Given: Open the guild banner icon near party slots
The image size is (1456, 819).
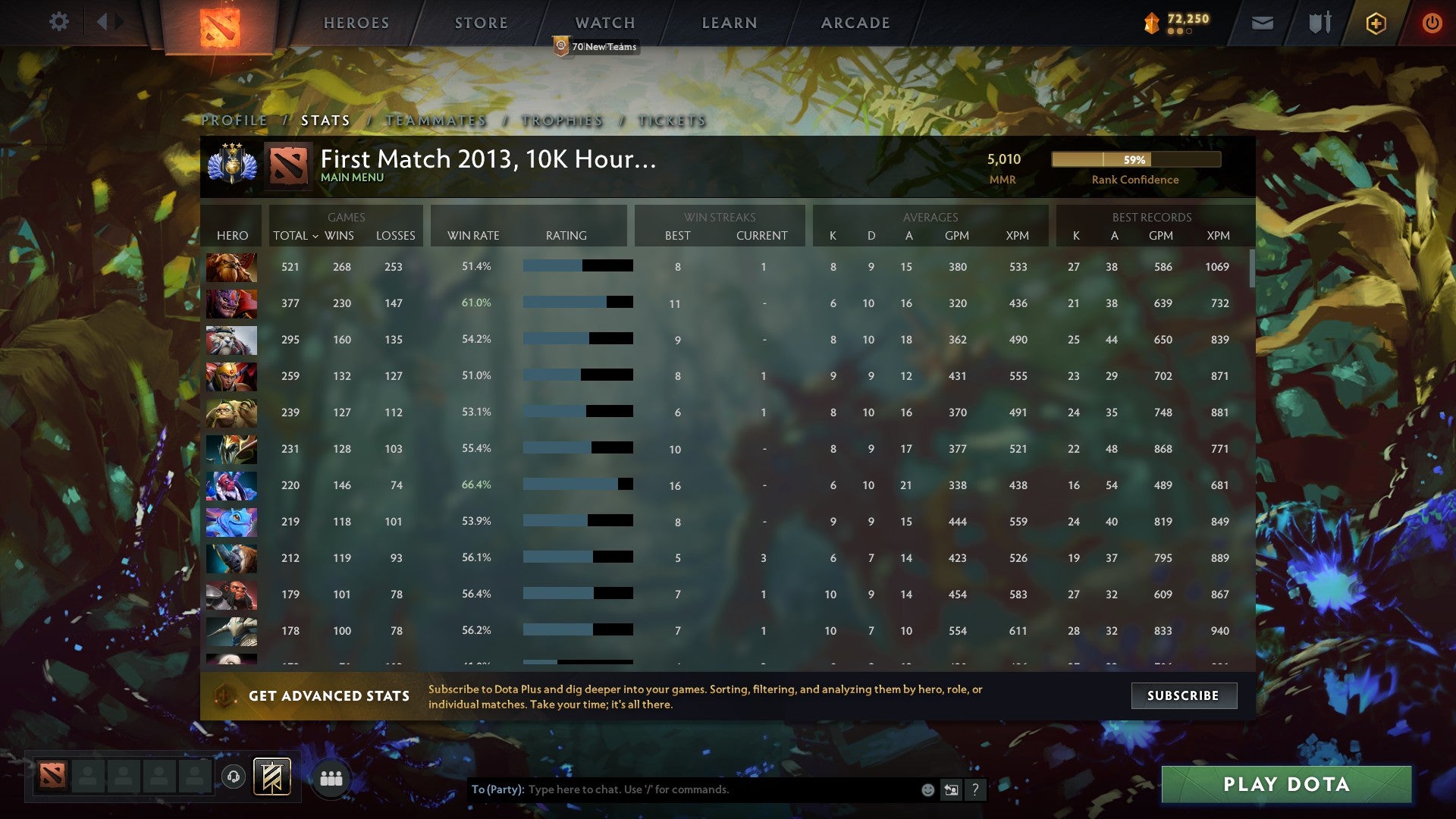Looking at the screenshot, I should click(271, 777).
